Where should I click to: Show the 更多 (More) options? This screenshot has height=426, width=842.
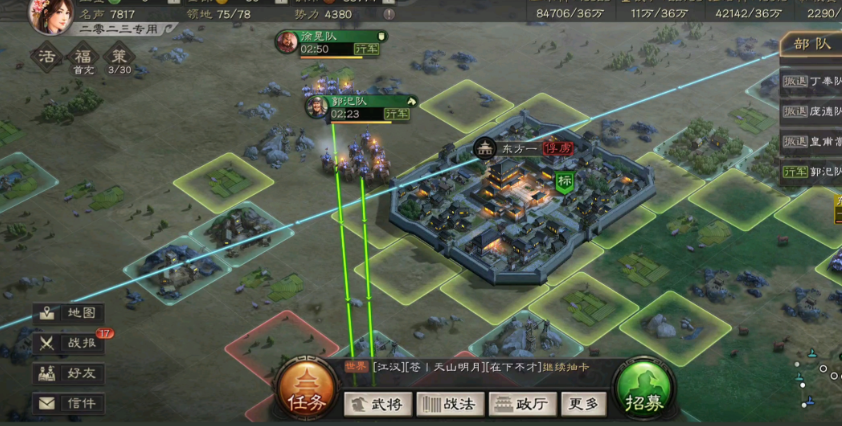583,404
